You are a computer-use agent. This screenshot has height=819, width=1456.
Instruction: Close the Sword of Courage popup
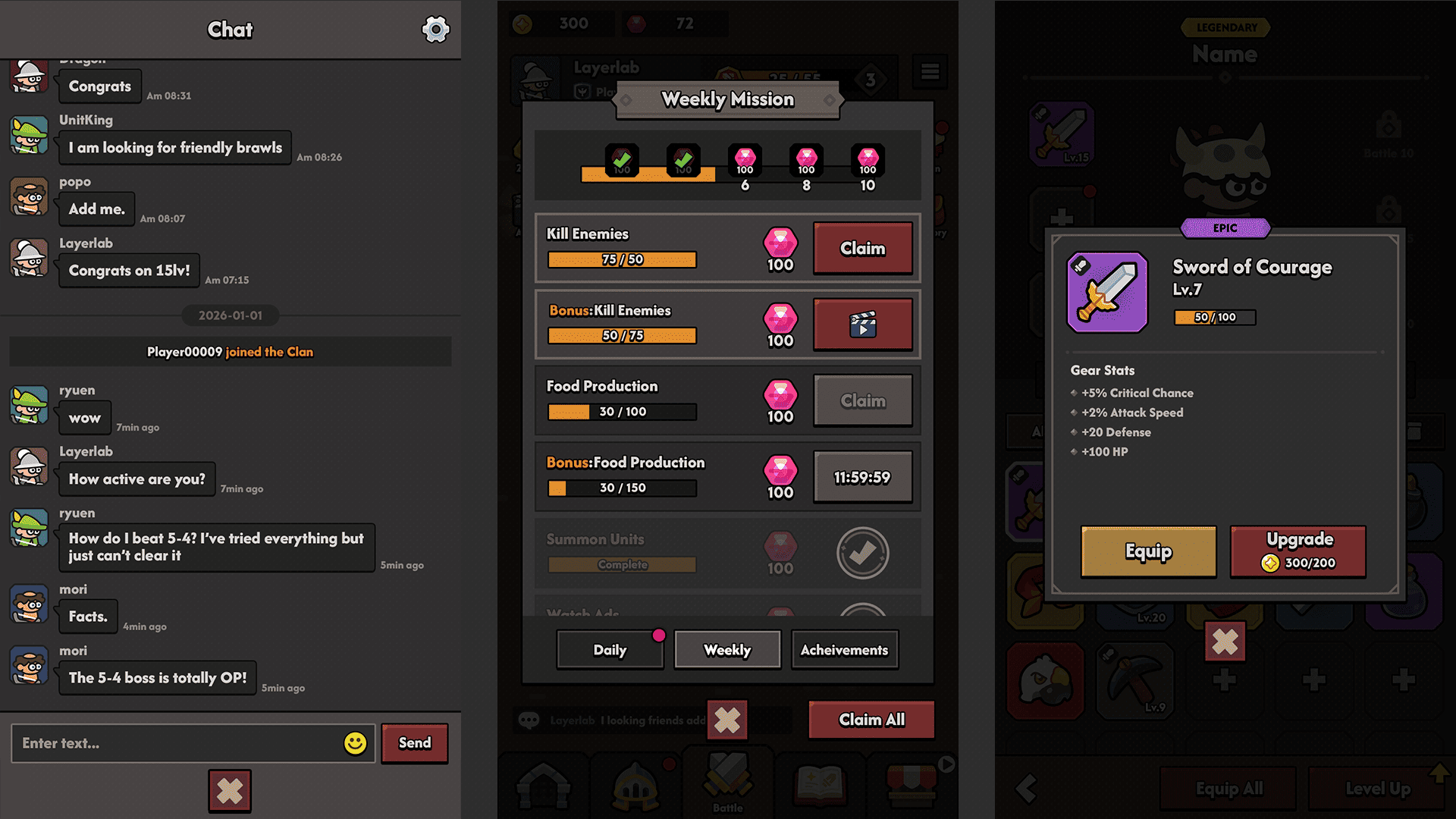tap(1225, 642)
